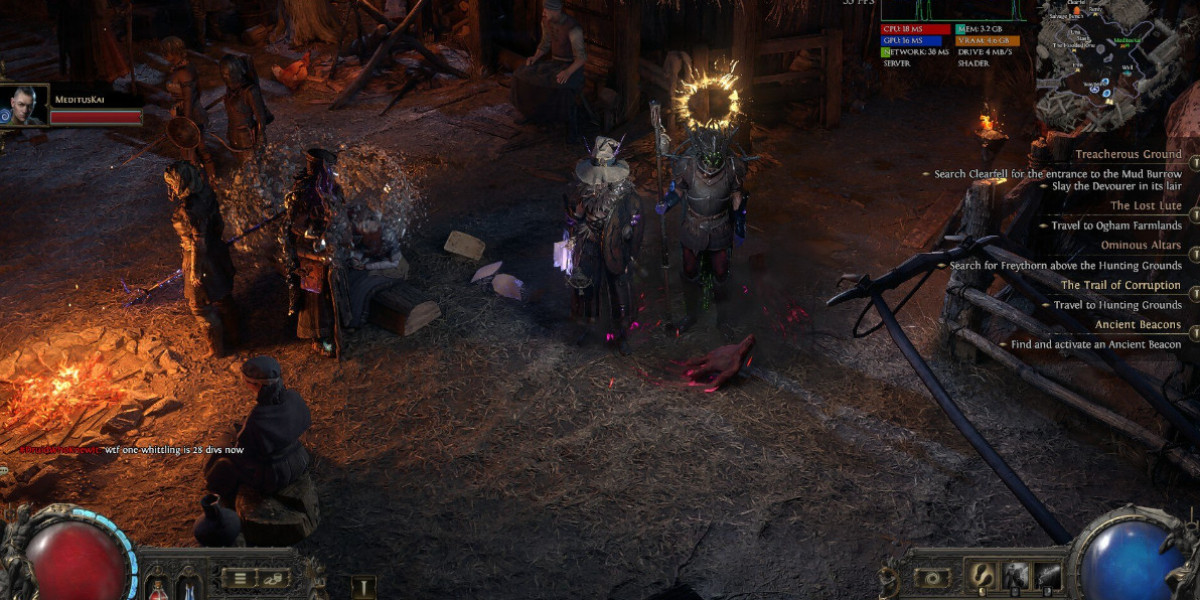
Task: Click the spiral swirl button
Action: [933, 578]
